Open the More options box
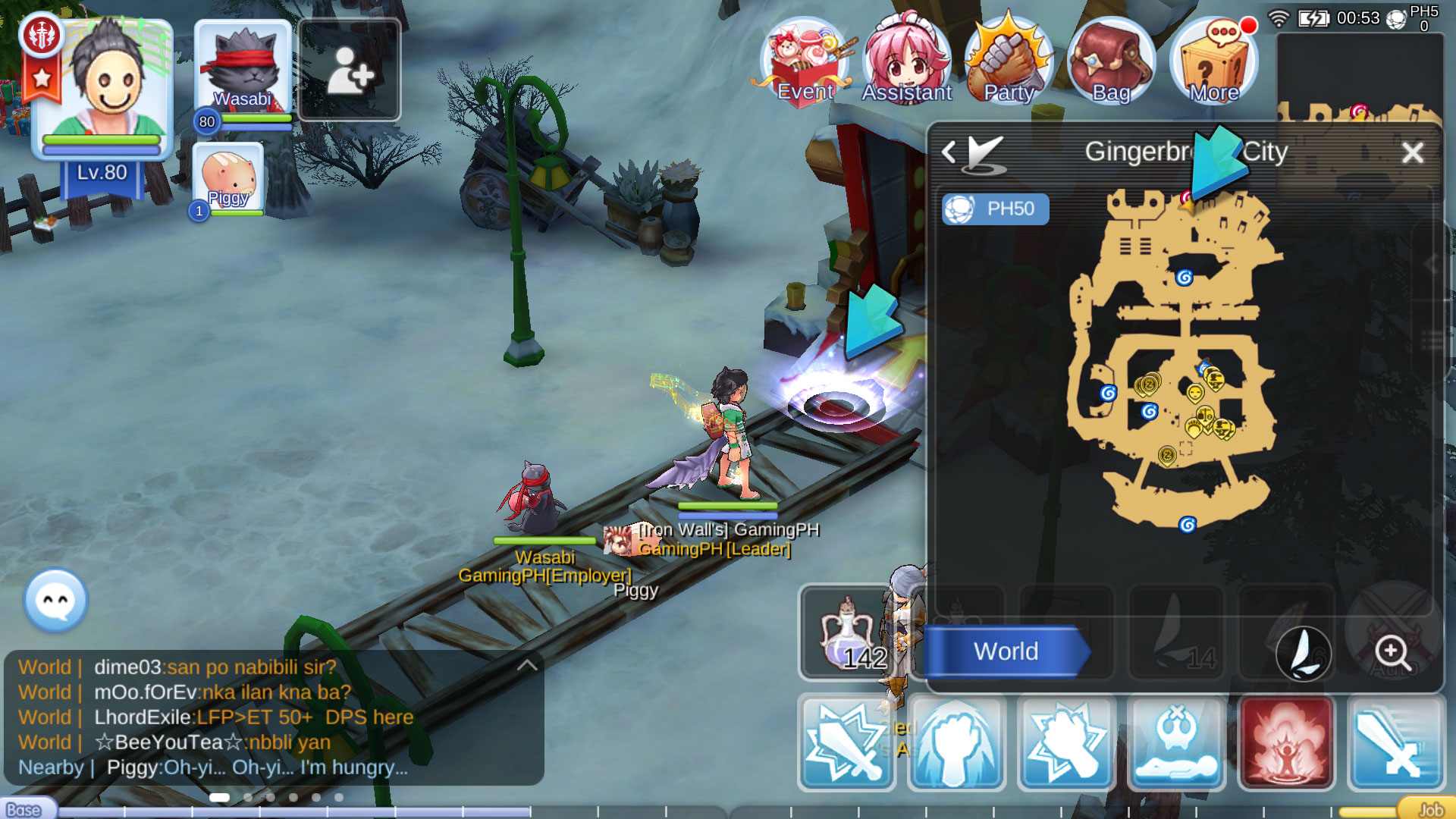 tap(1213, 61)
